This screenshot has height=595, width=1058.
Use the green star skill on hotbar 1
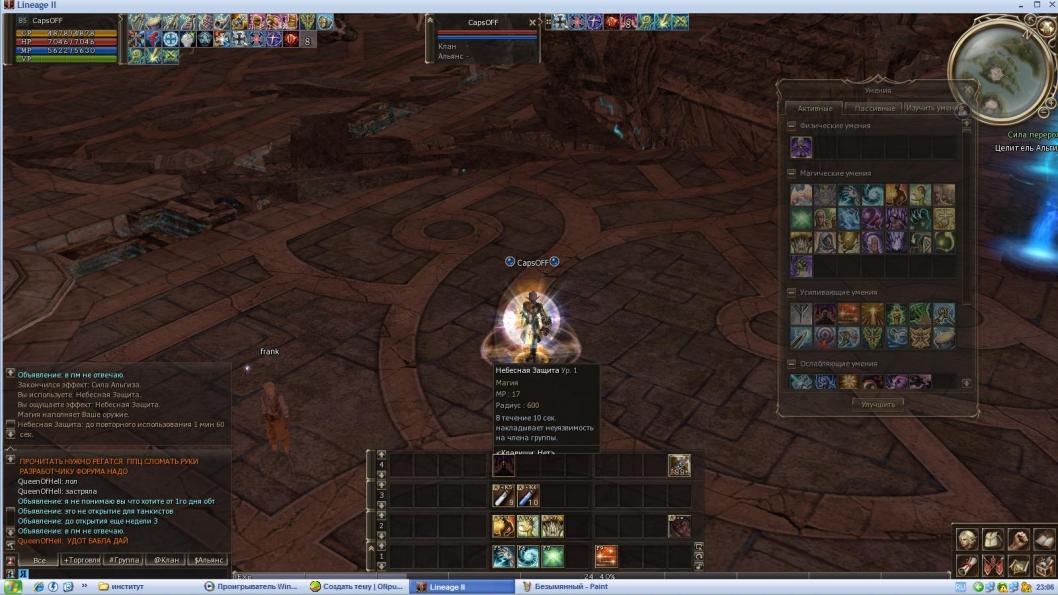[552, 557]
